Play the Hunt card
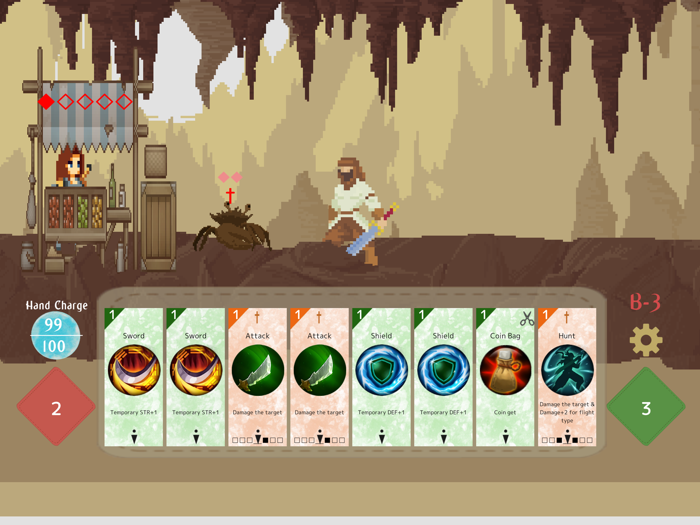 point(567,377)
